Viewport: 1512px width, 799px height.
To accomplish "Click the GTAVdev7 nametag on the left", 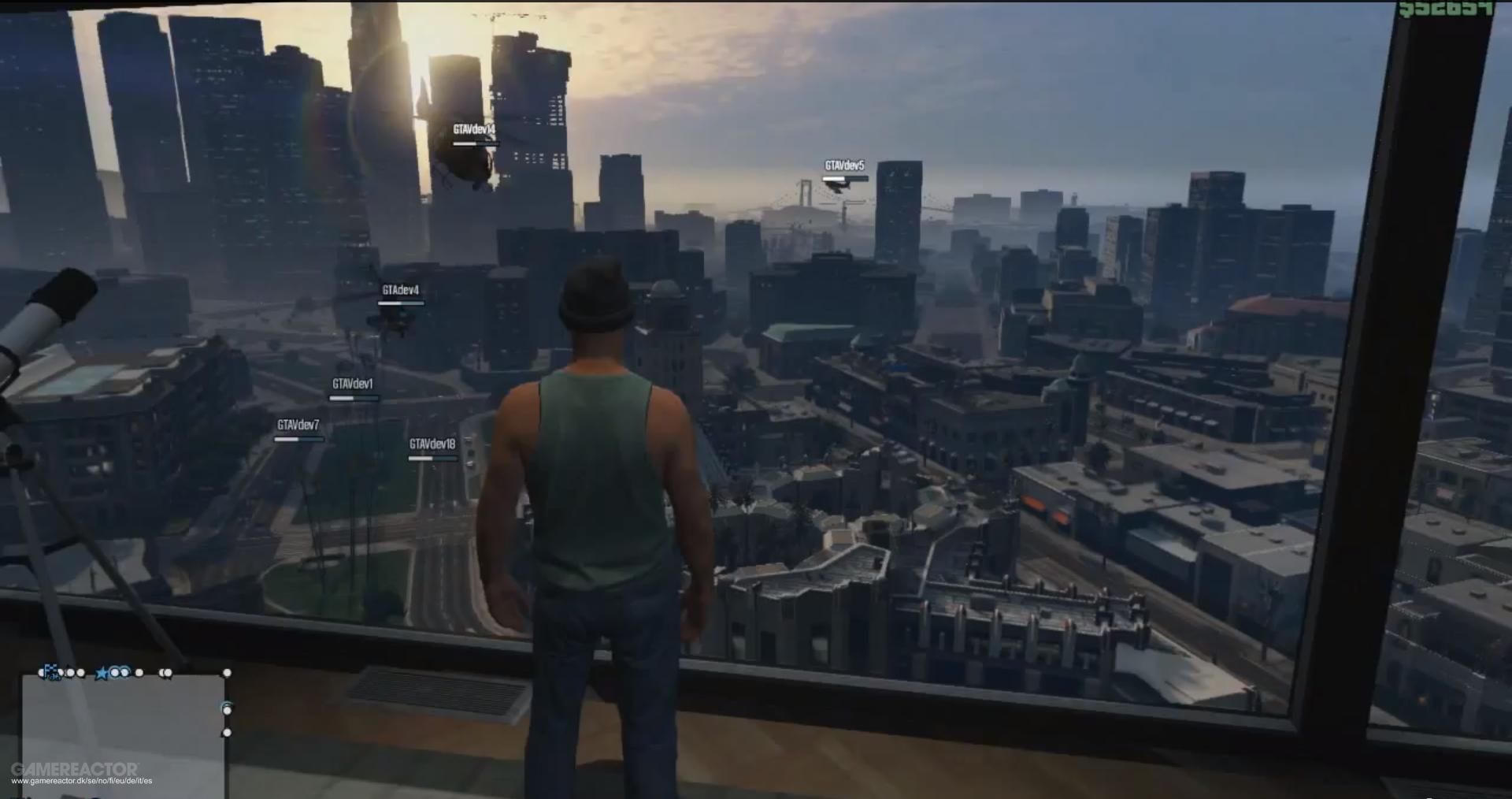I will 298,424.
